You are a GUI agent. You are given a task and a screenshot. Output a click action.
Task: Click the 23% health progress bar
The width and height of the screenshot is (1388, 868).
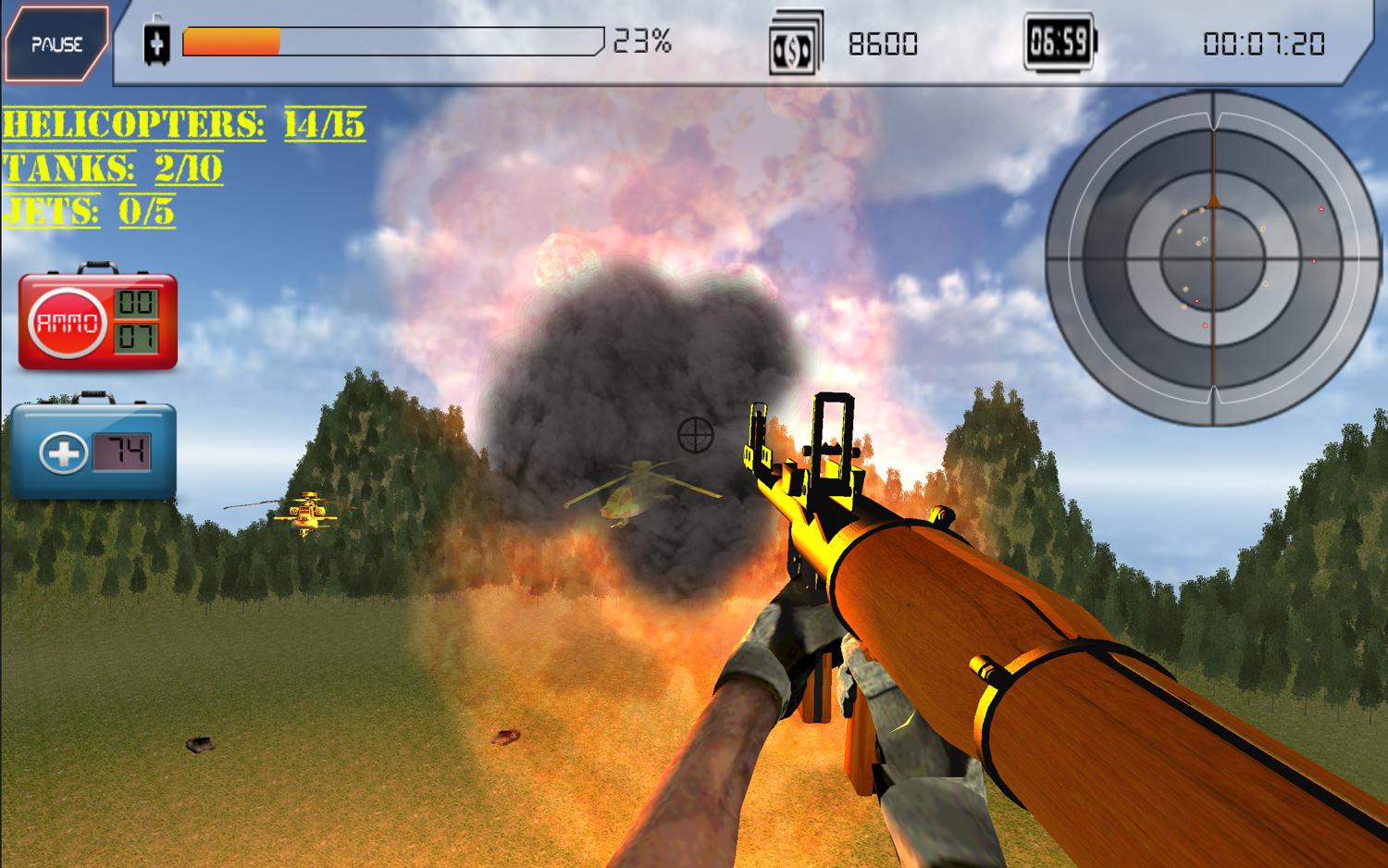(389, 41)
